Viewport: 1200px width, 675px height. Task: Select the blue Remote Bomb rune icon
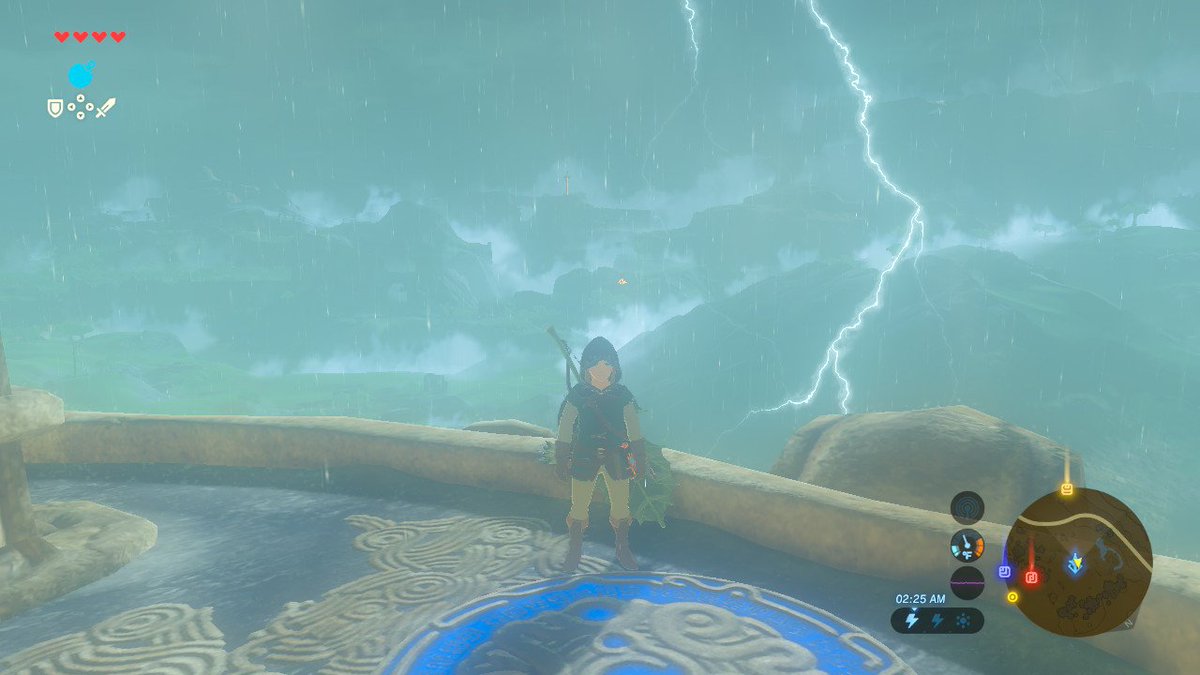pos(81,74)
